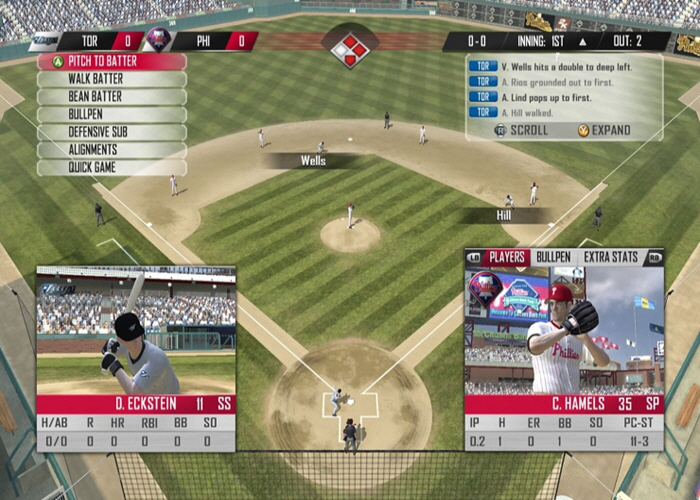700x500 pixels.
Task: Click the C. Hamels pitcher portrait
Action: pos(563,332)
